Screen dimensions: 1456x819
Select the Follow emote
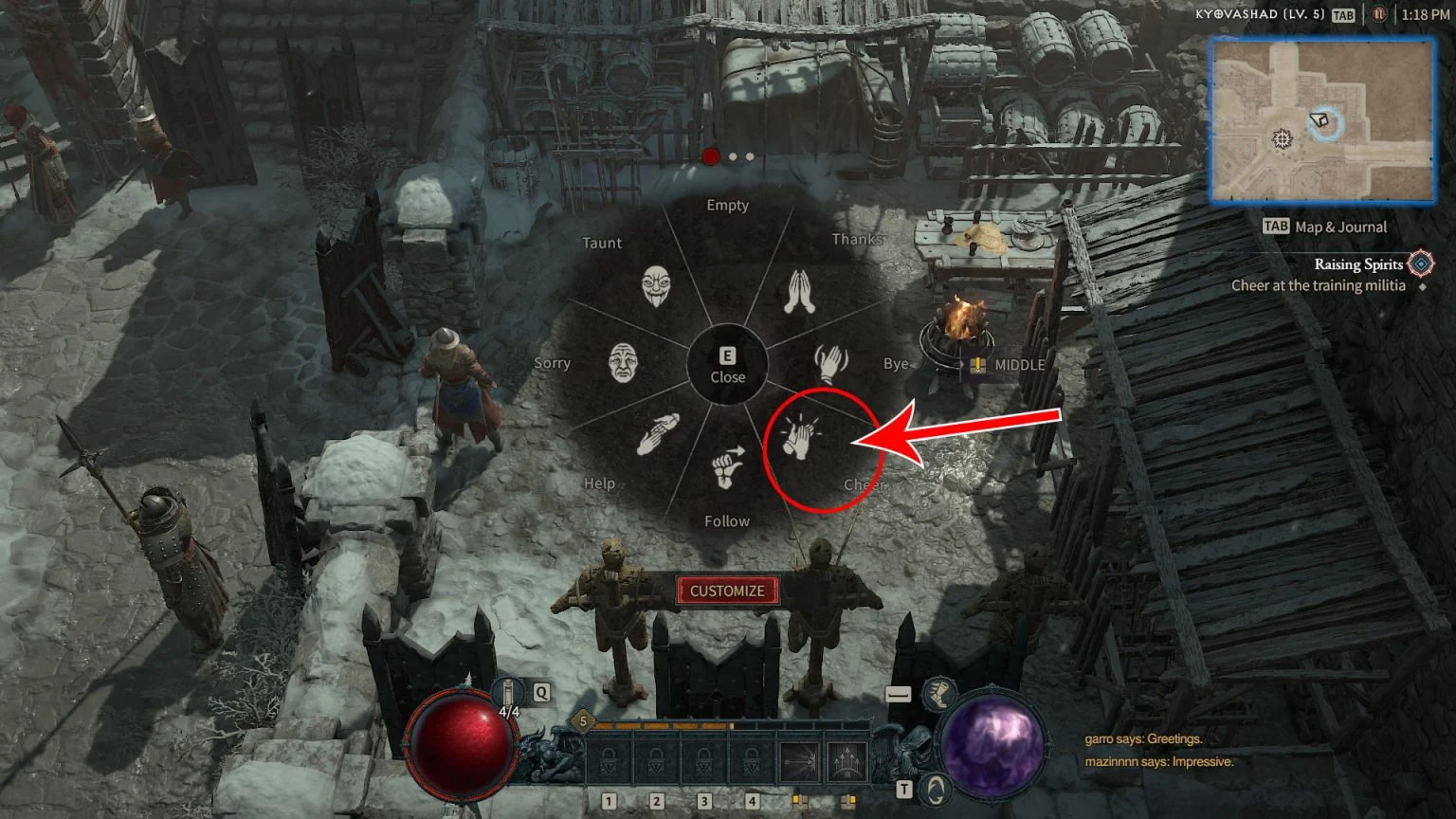(727, 467)
